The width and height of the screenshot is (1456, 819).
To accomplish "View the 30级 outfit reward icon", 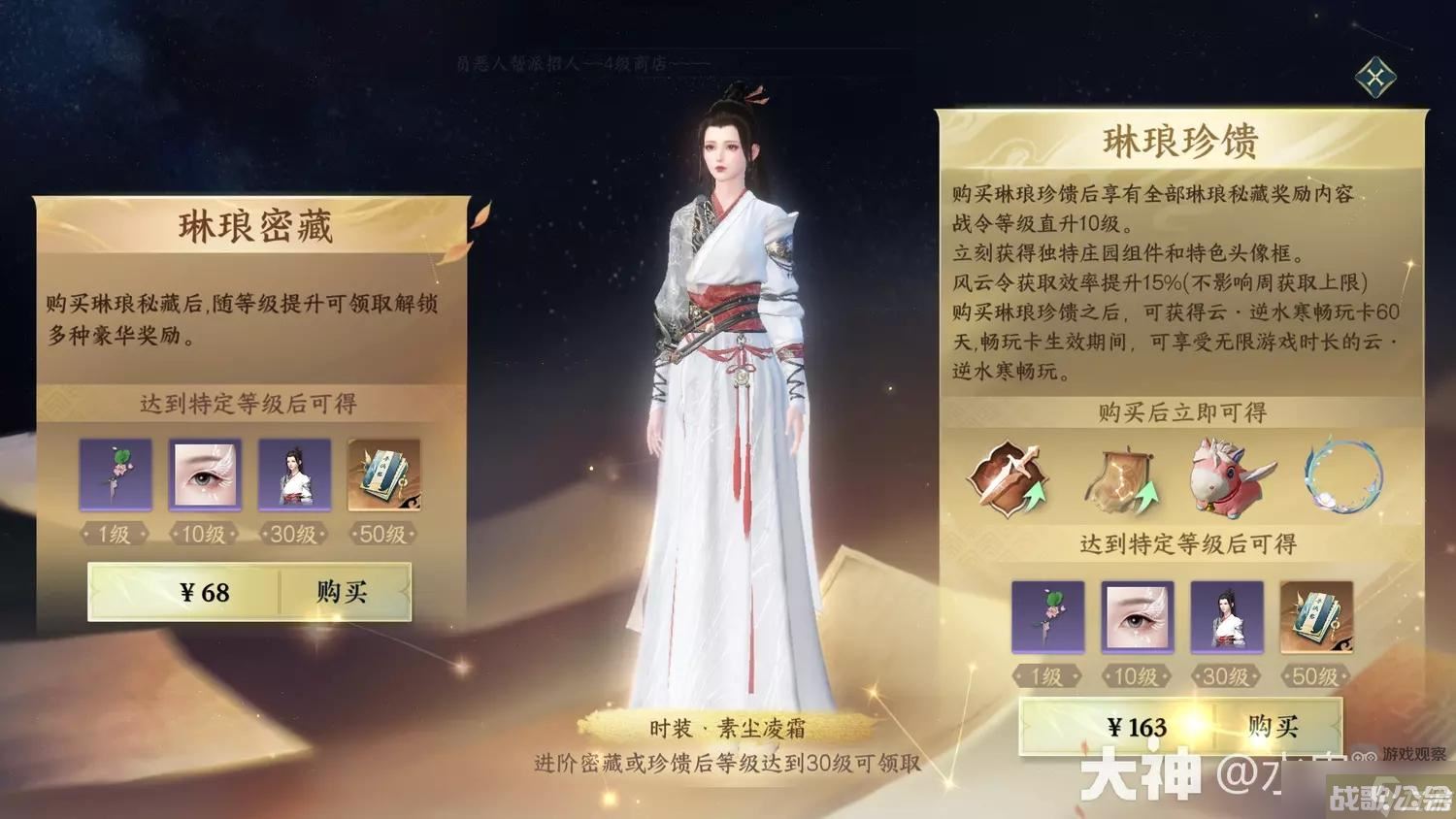I will 295,475.
